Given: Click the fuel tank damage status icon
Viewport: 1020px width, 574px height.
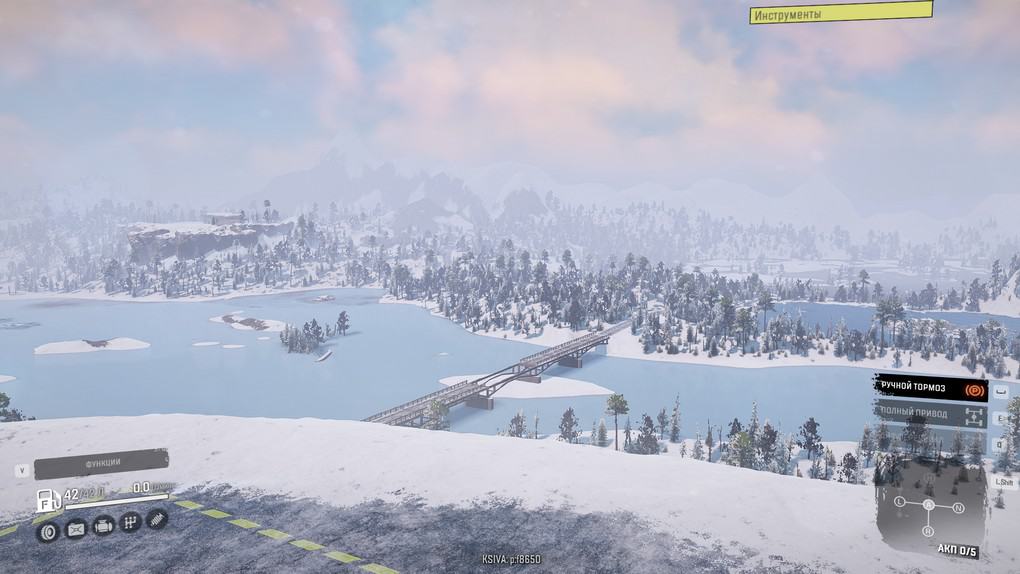Looking at the screenshot, I should coord(75,530).
